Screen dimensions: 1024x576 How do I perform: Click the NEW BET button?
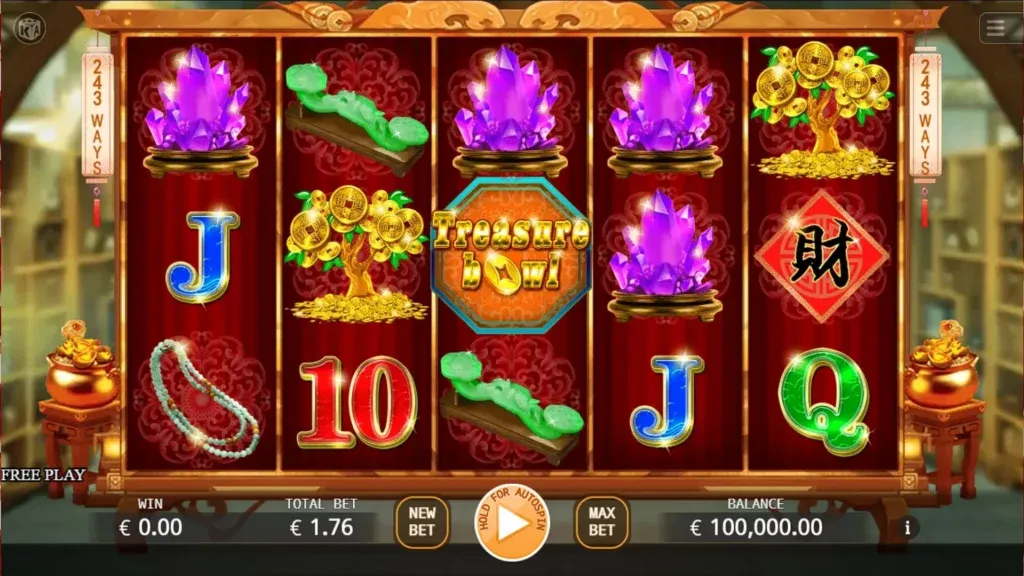422,522
